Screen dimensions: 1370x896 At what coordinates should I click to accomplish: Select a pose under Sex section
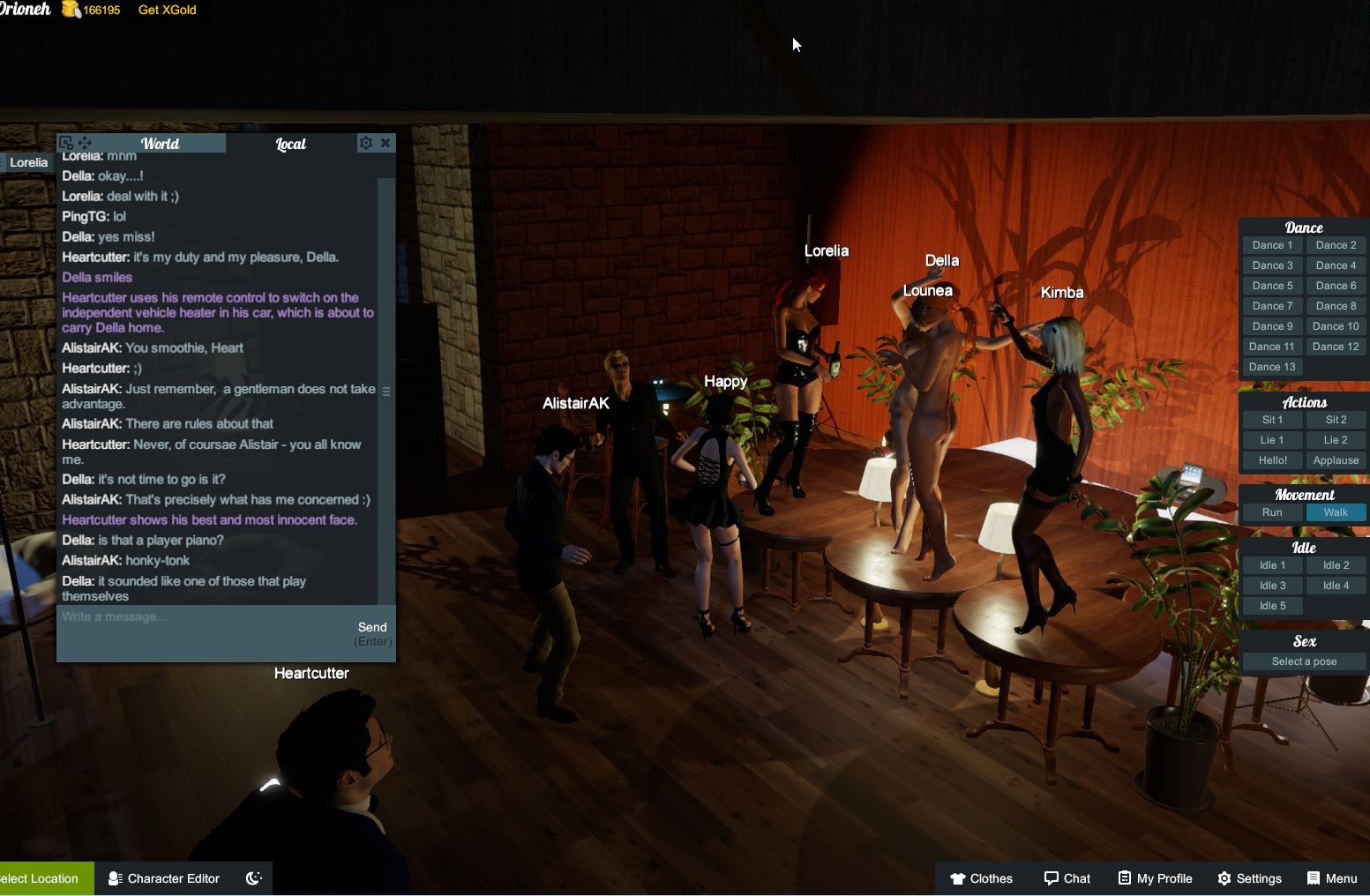[1304, 661]
